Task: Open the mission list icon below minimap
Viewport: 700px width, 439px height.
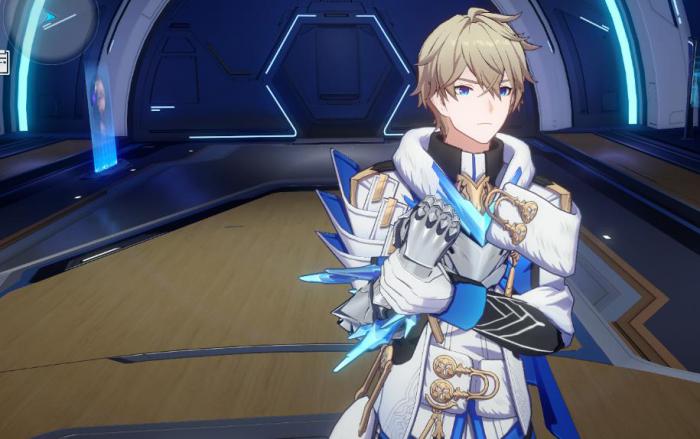Action: (x=4, y=61)
